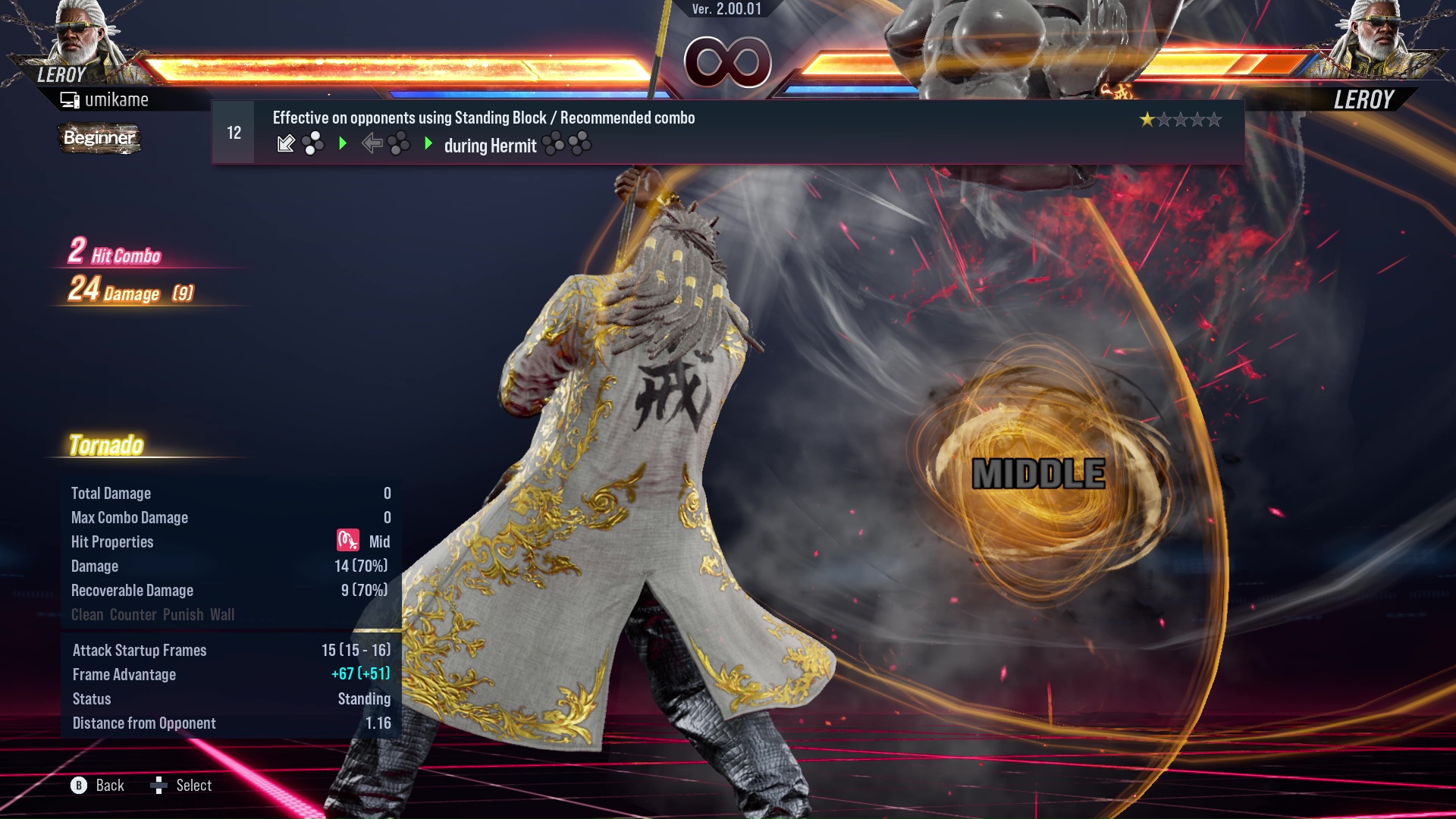Click the umikame player name

coord(118,99)
